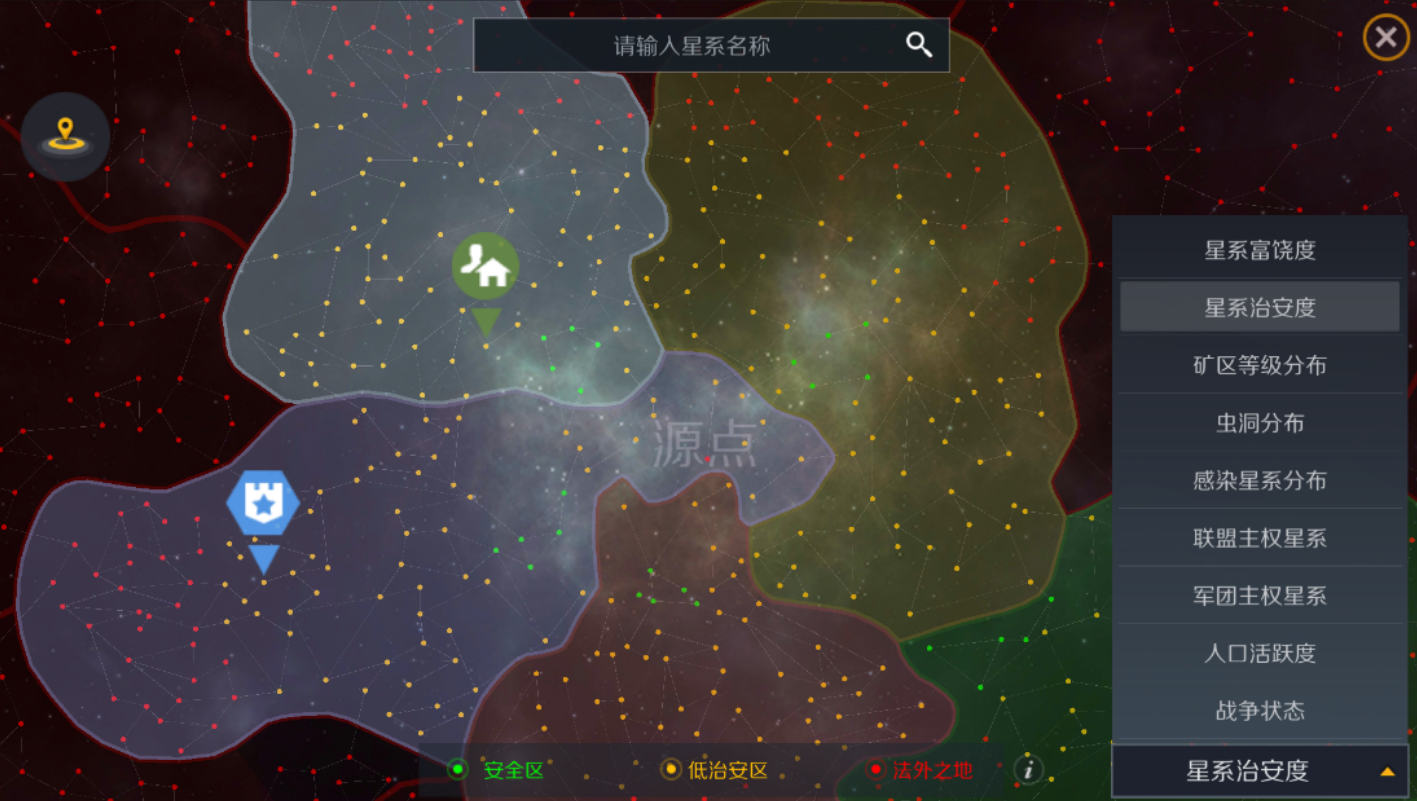Choose 星系治安度 in the filter list

[x=1259, y=307]
